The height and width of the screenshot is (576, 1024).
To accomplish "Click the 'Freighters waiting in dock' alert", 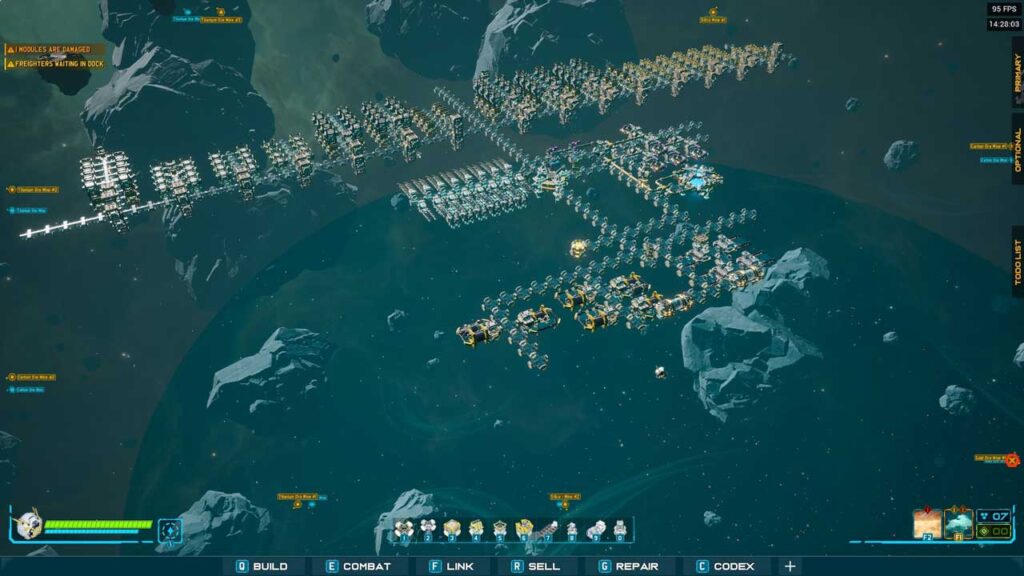I will coord(56,64).
